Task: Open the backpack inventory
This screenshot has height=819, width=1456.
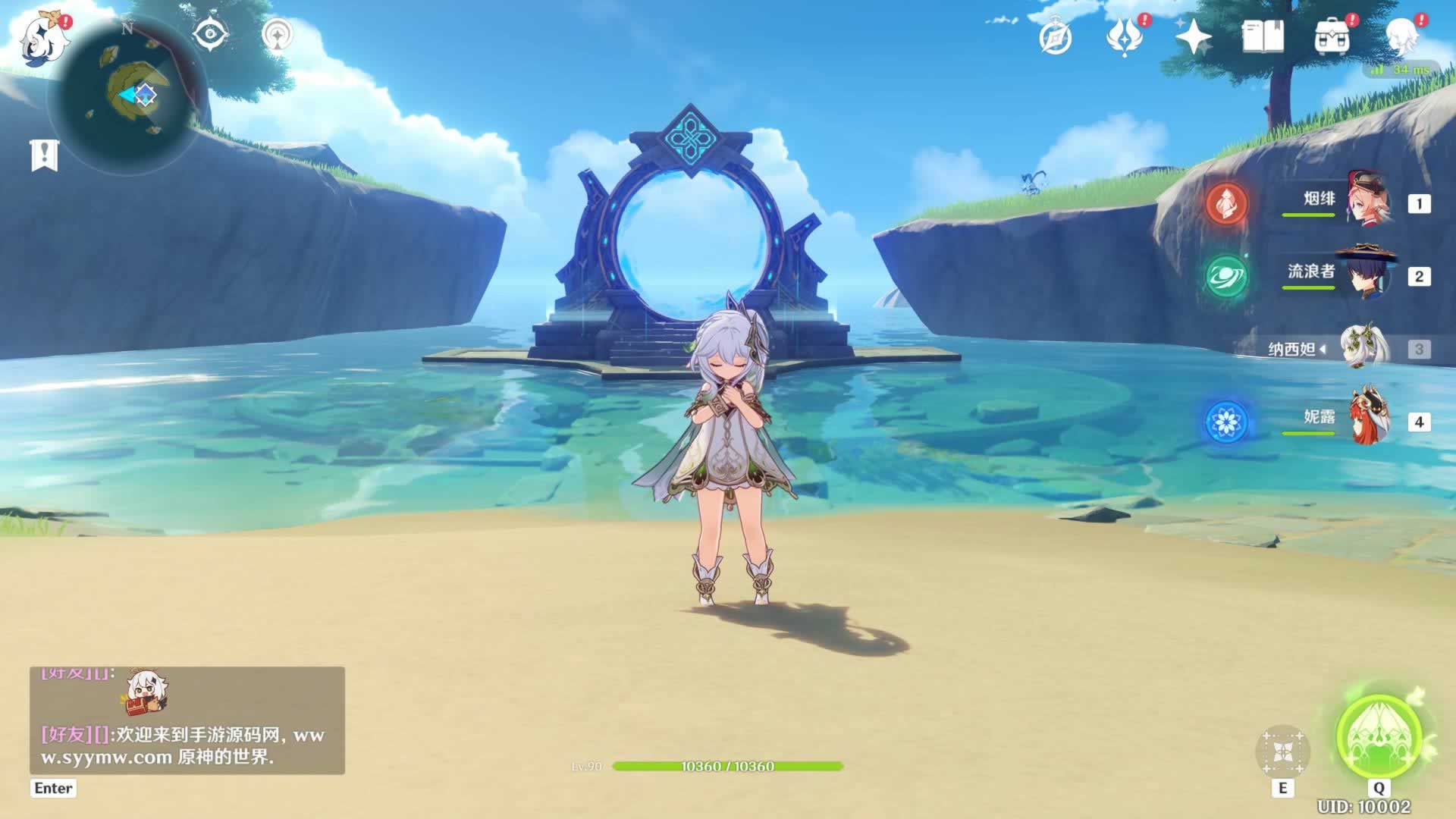Action: [x=1332, y=36]
